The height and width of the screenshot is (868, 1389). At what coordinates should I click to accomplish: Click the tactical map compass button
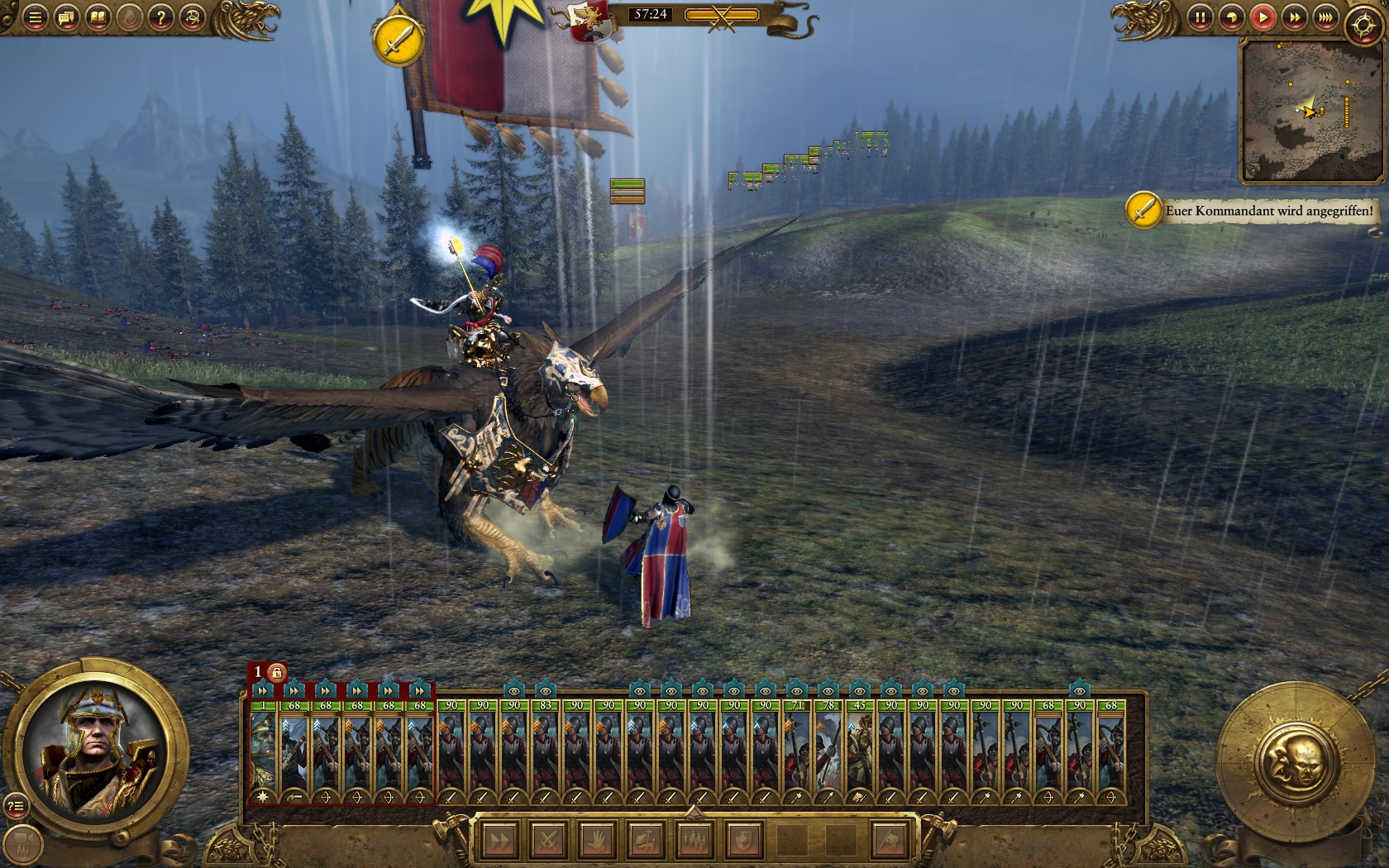point(1362,26)
